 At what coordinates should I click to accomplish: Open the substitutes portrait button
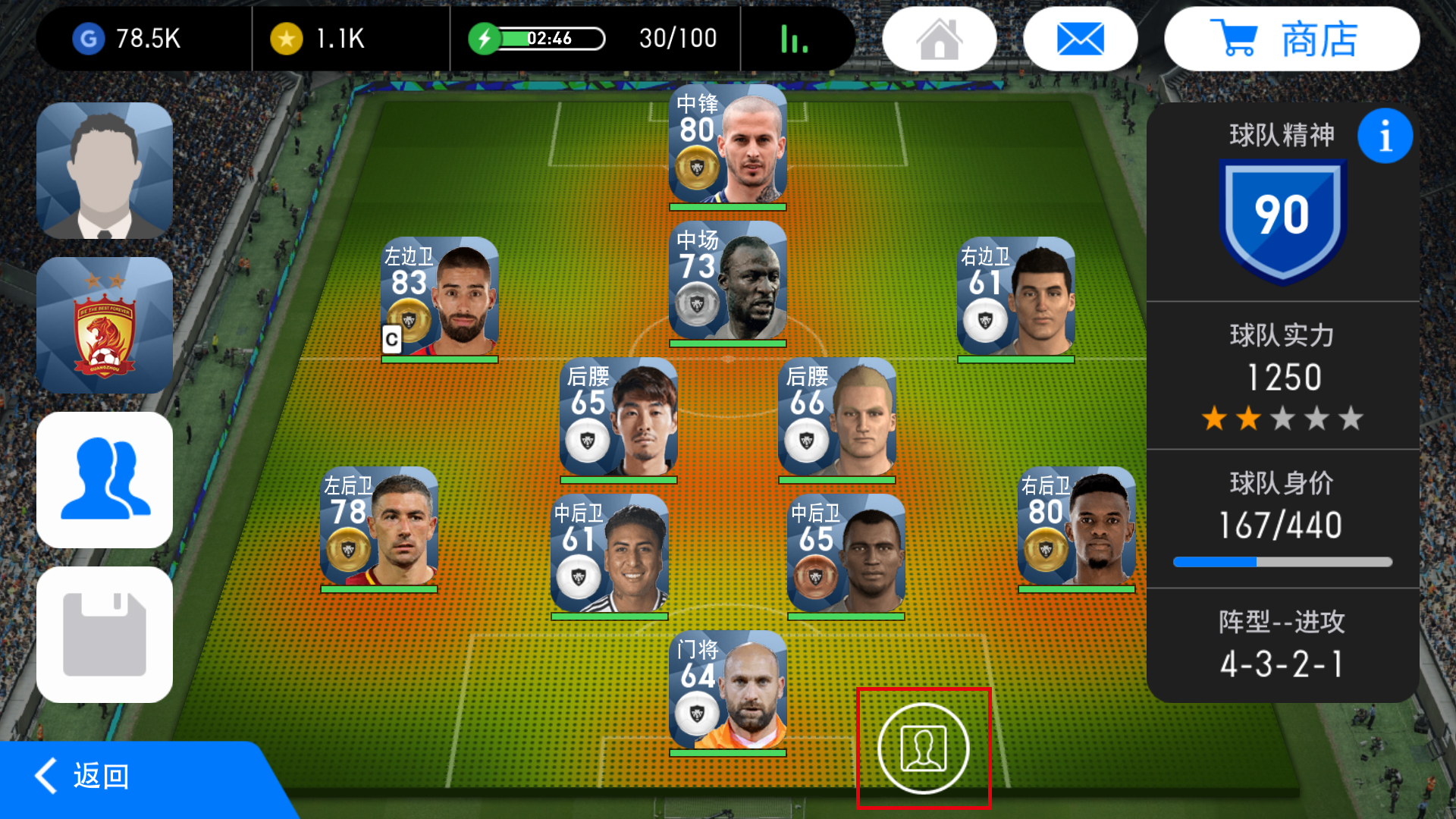(x=923, y=748)
